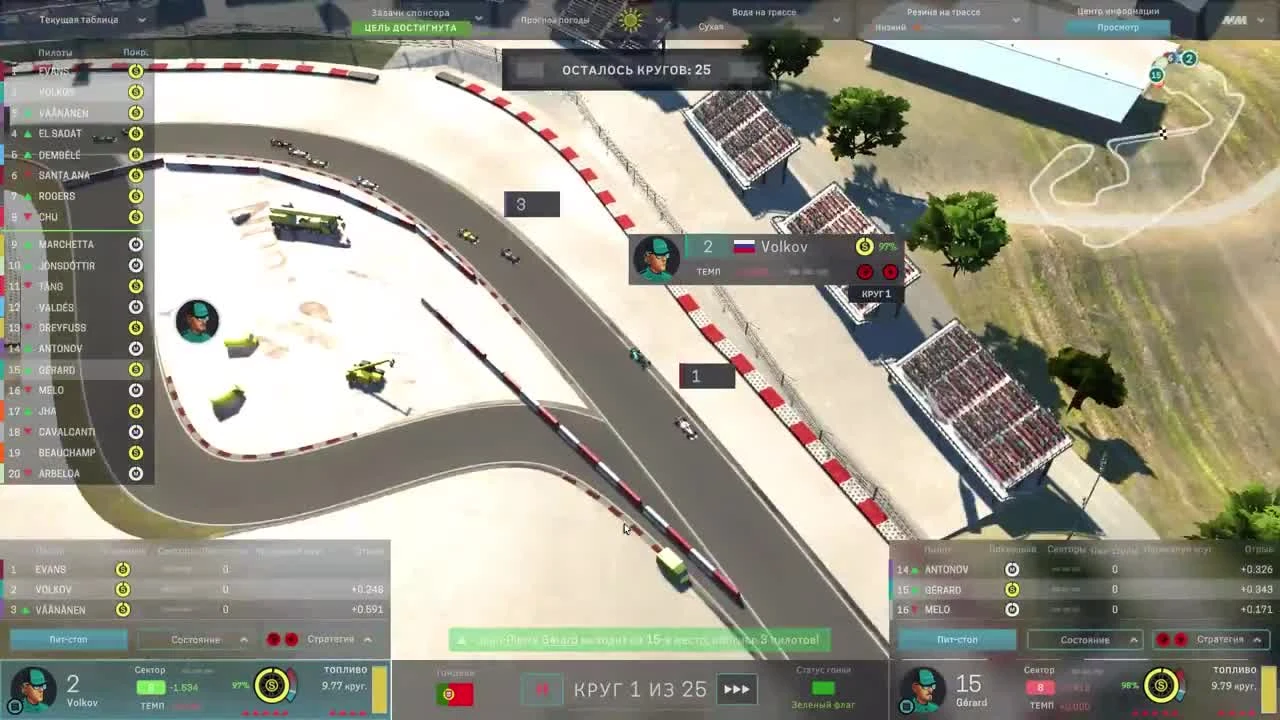1280x720 pixels.
Task: Toggle the watch icon next to Marchetta
Action: tap(136, 243)
